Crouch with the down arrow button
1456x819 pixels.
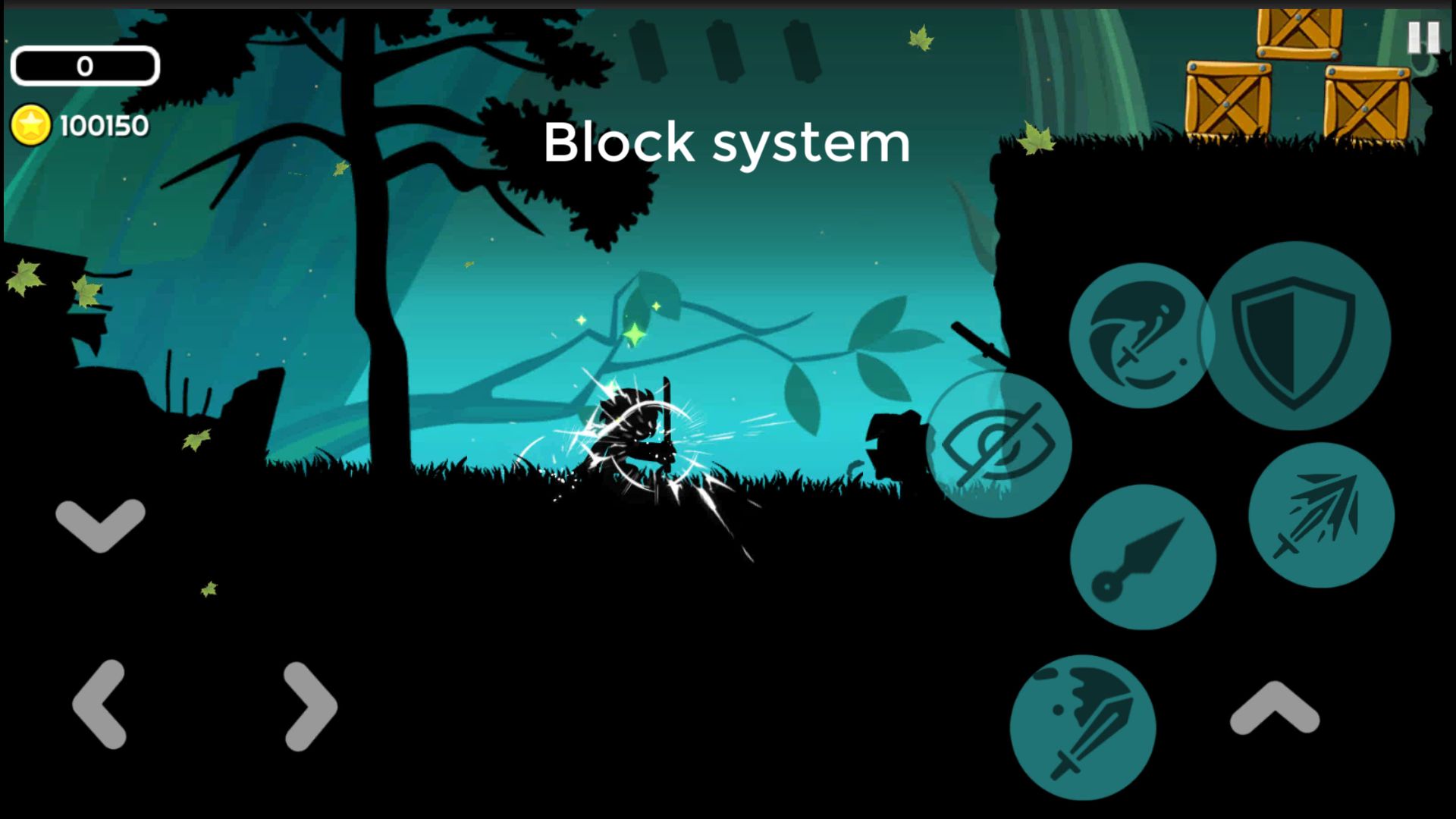tap(100, 524)
